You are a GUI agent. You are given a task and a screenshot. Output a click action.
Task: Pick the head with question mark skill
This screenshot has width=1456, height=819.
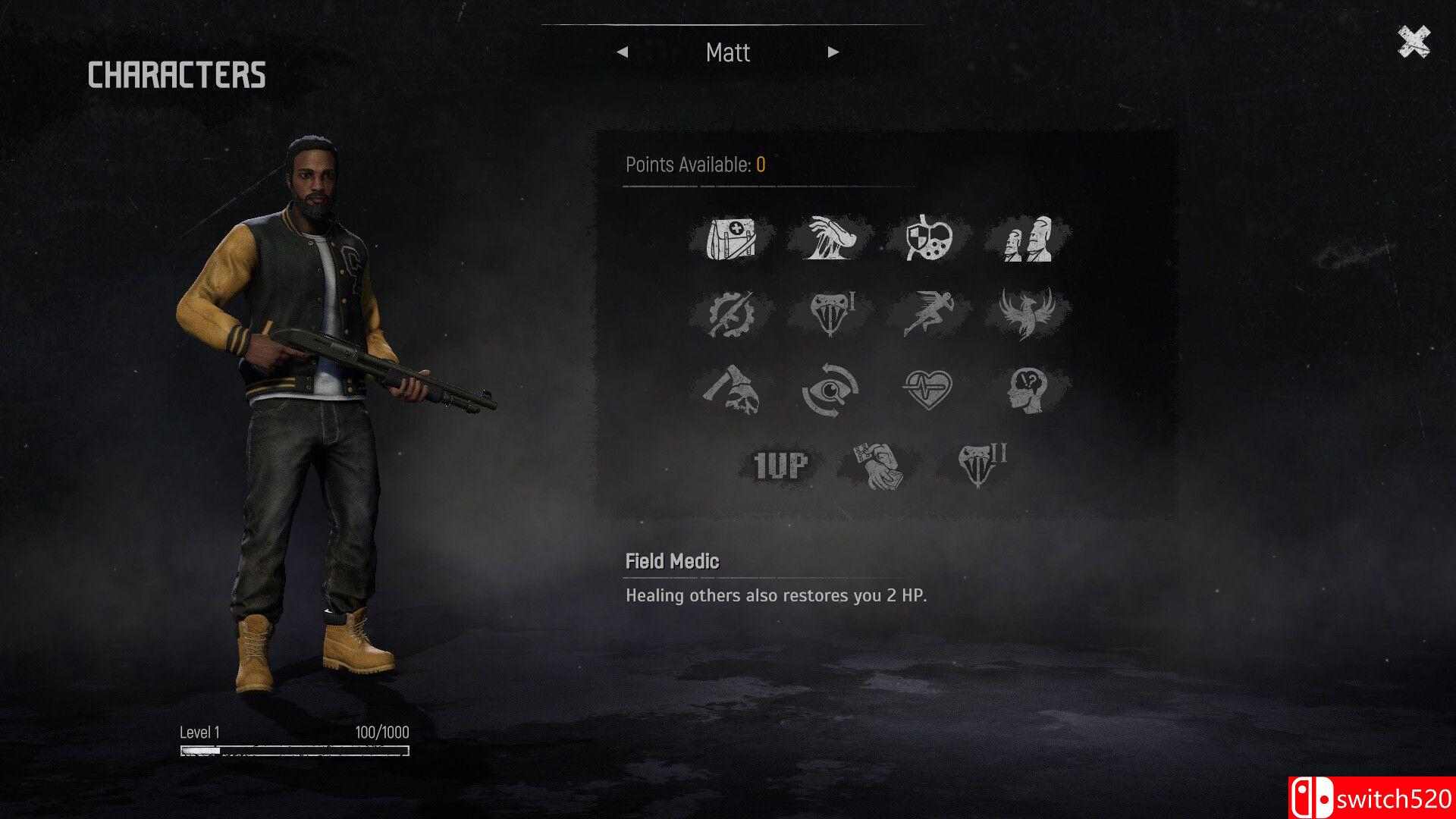pyautogui.click(x=1028, y=389)
